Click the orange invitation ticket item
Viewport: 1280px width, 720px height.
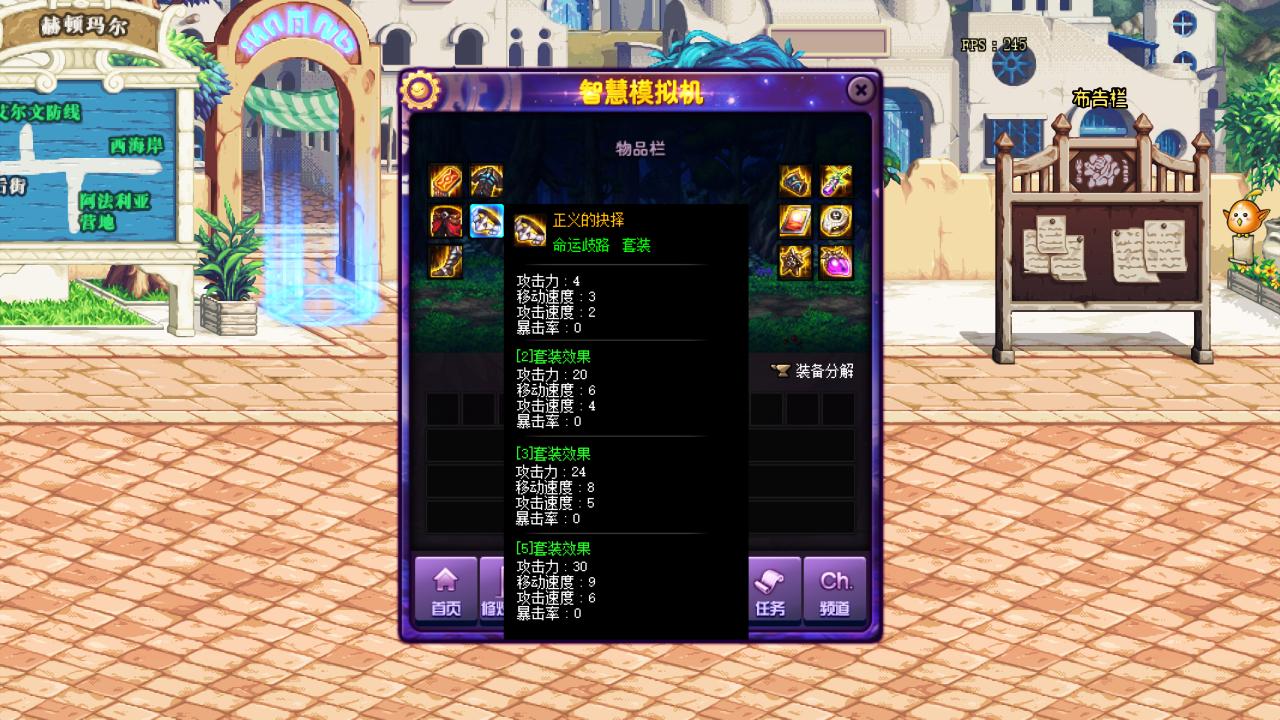point(444,180)
